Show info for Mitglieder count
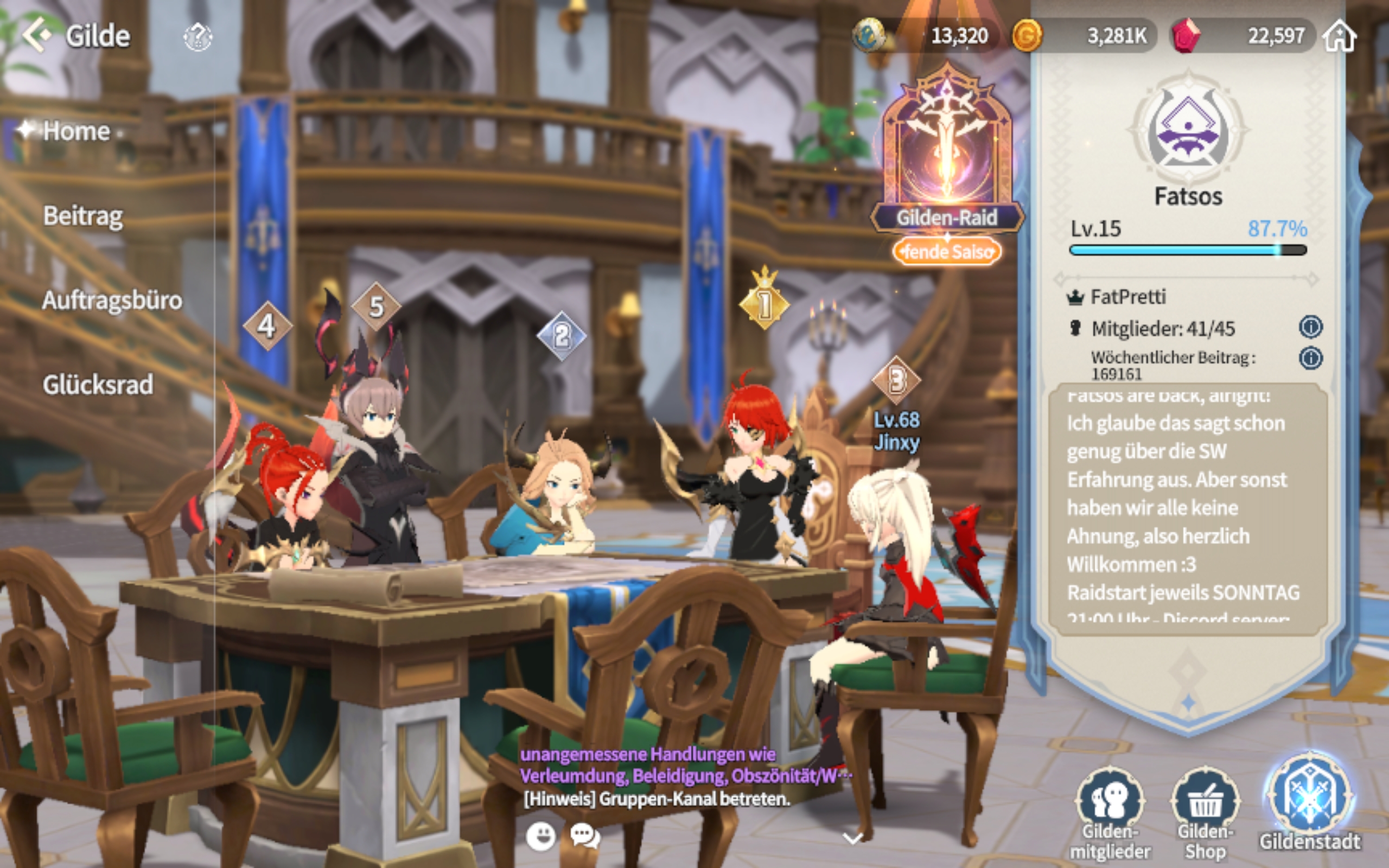Viewport: 1389px width, 868px height. click(x=1310, y=327)
